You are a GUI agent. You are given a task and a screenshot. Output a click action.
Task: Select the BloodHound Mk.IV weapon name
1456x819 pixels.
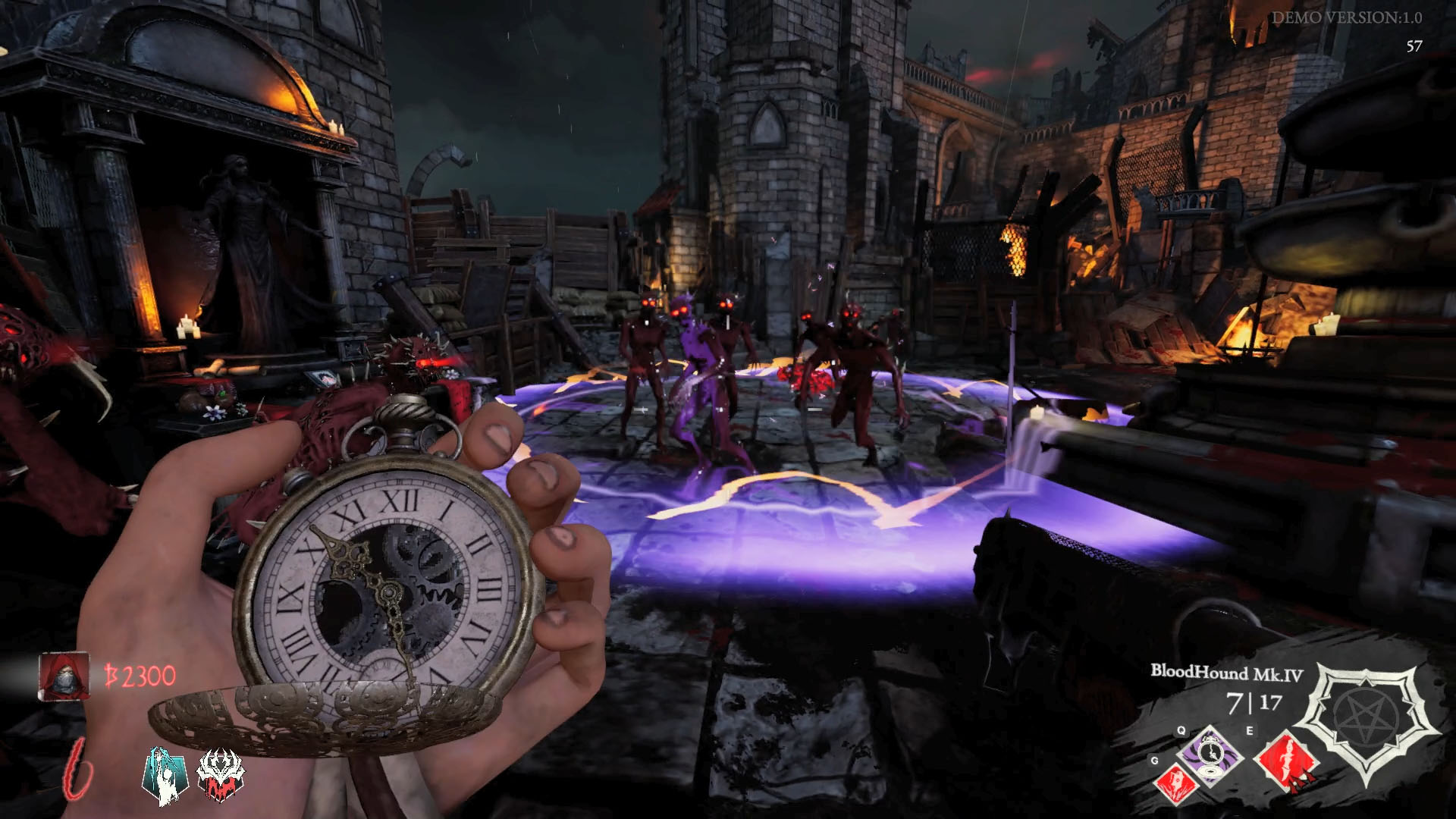(x=1226, y=672)
